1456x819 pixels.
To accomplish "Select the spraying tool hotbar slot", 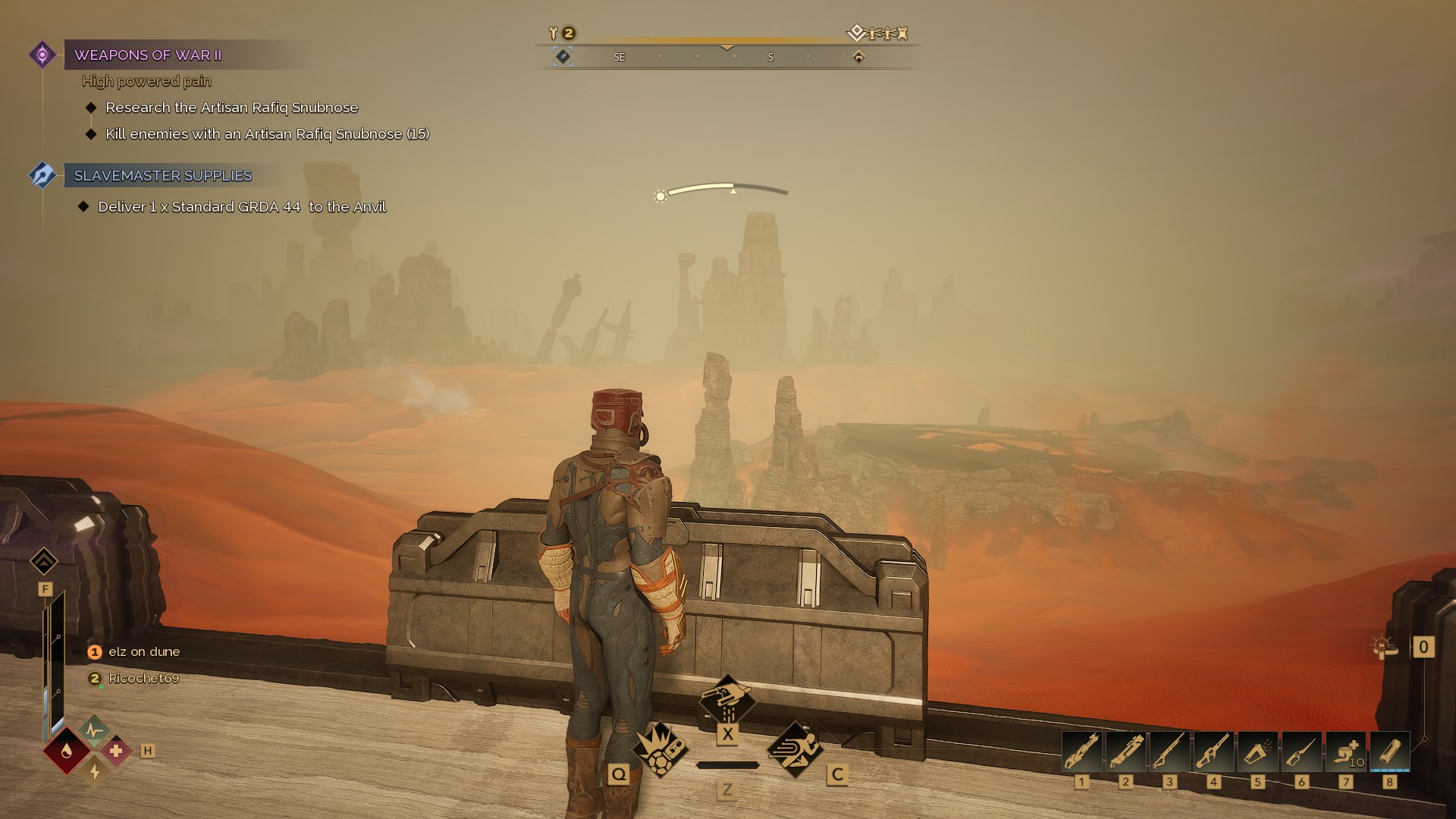I will click(x=1258, y=752).
